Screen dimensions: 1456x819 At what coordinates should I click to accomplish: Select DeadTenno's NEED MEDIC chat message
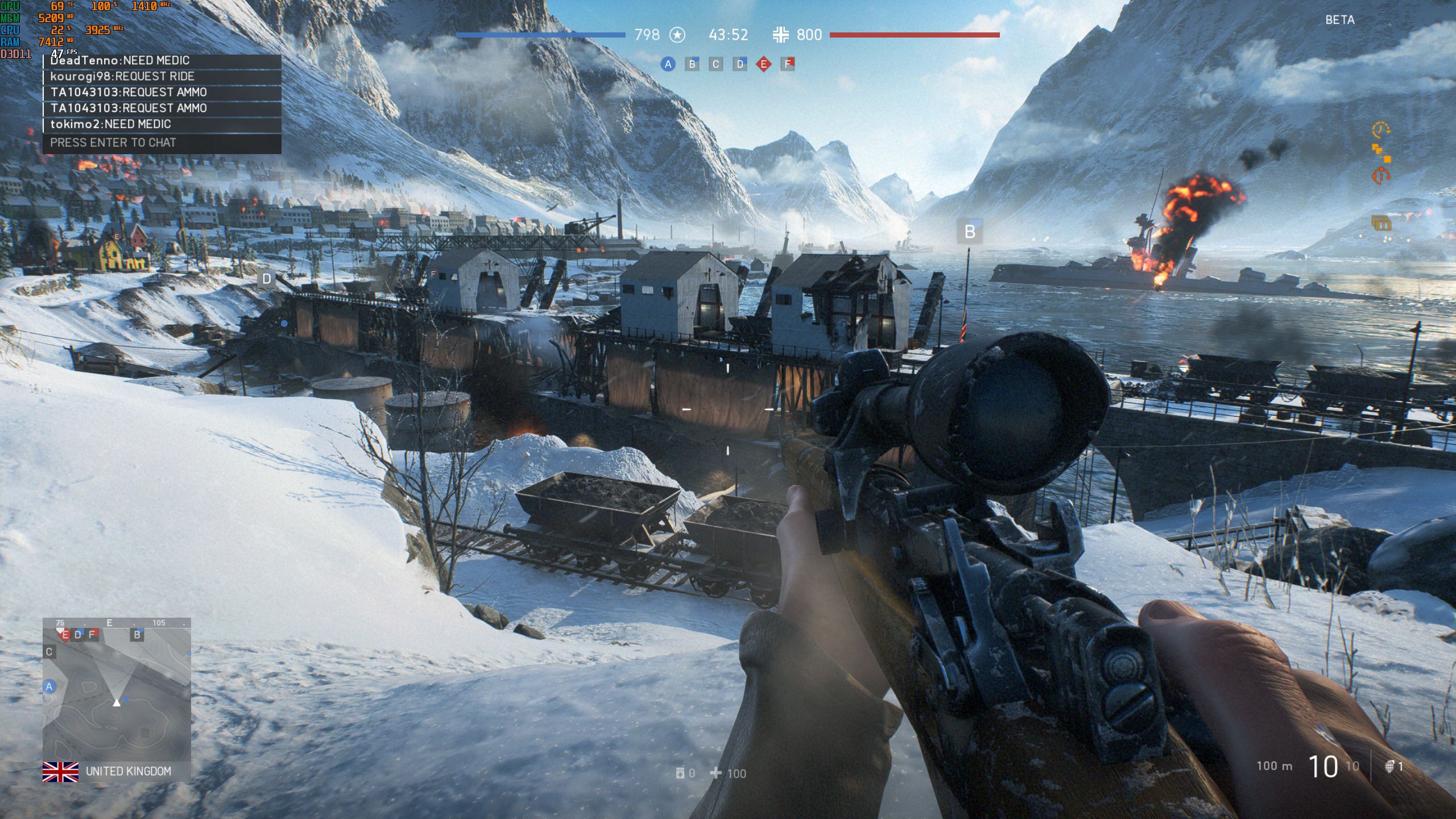tap(162, 61)
